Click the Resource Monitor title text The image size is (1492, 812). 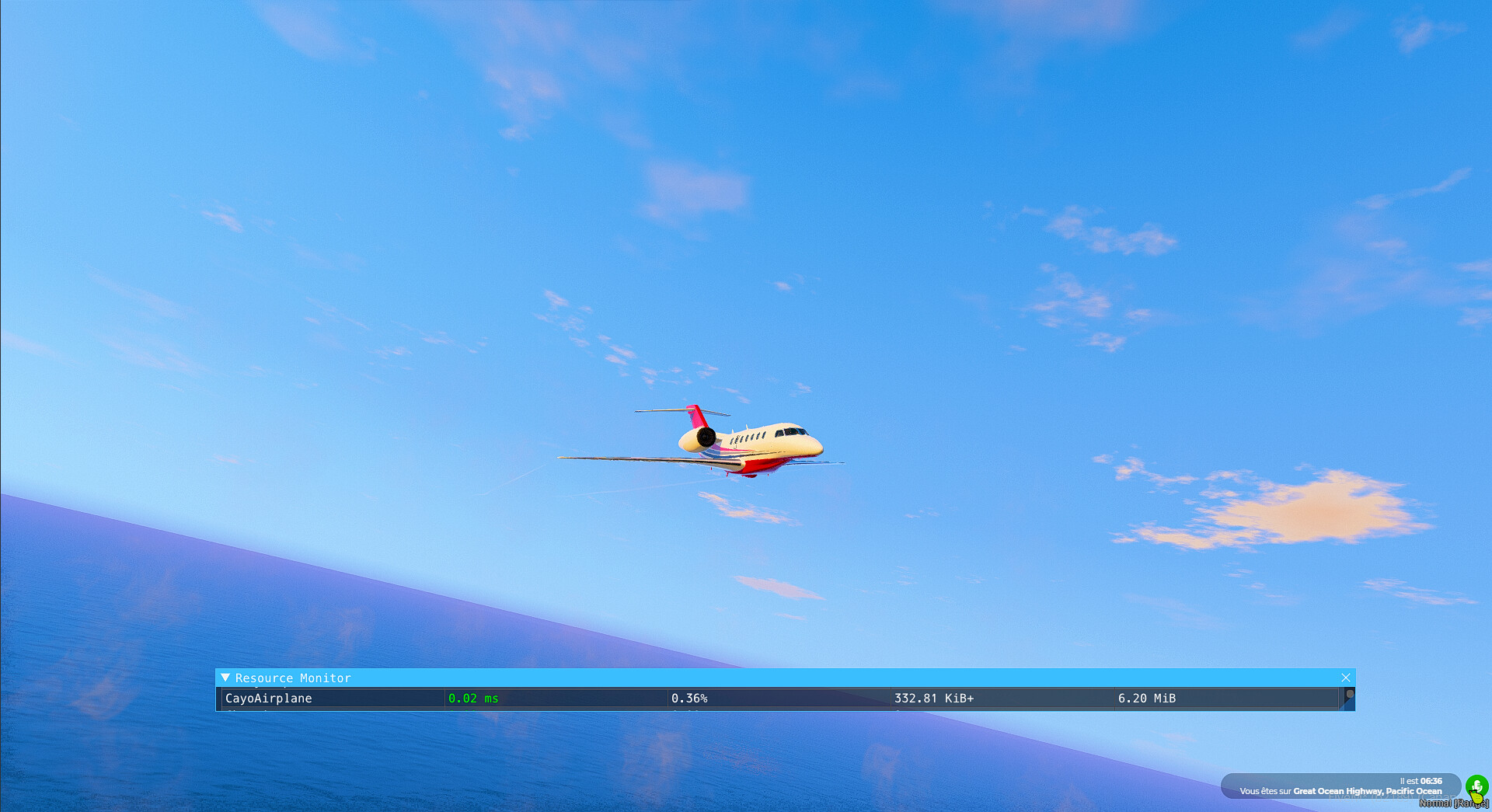(x=292, y=678)
